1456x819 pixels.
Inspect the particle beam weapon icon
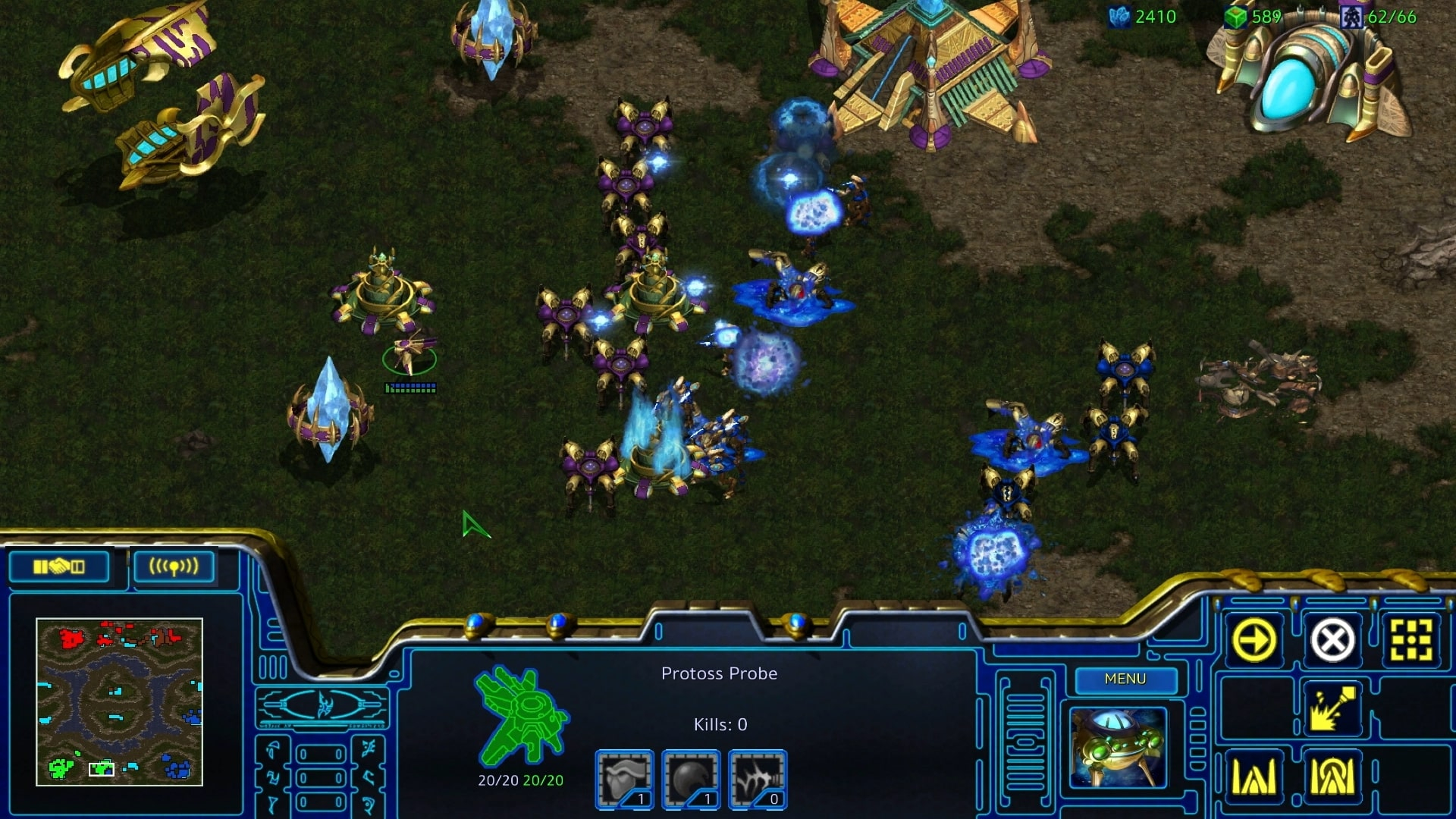pos(758,779)
